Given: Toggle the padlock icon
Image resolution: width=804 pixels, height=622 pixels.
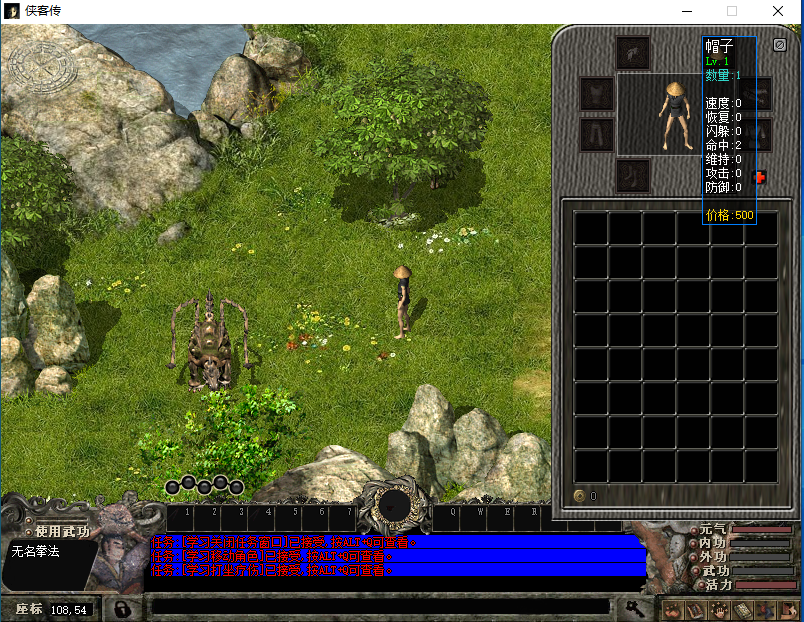Looking at the screenshot, I should pos(123,608).
